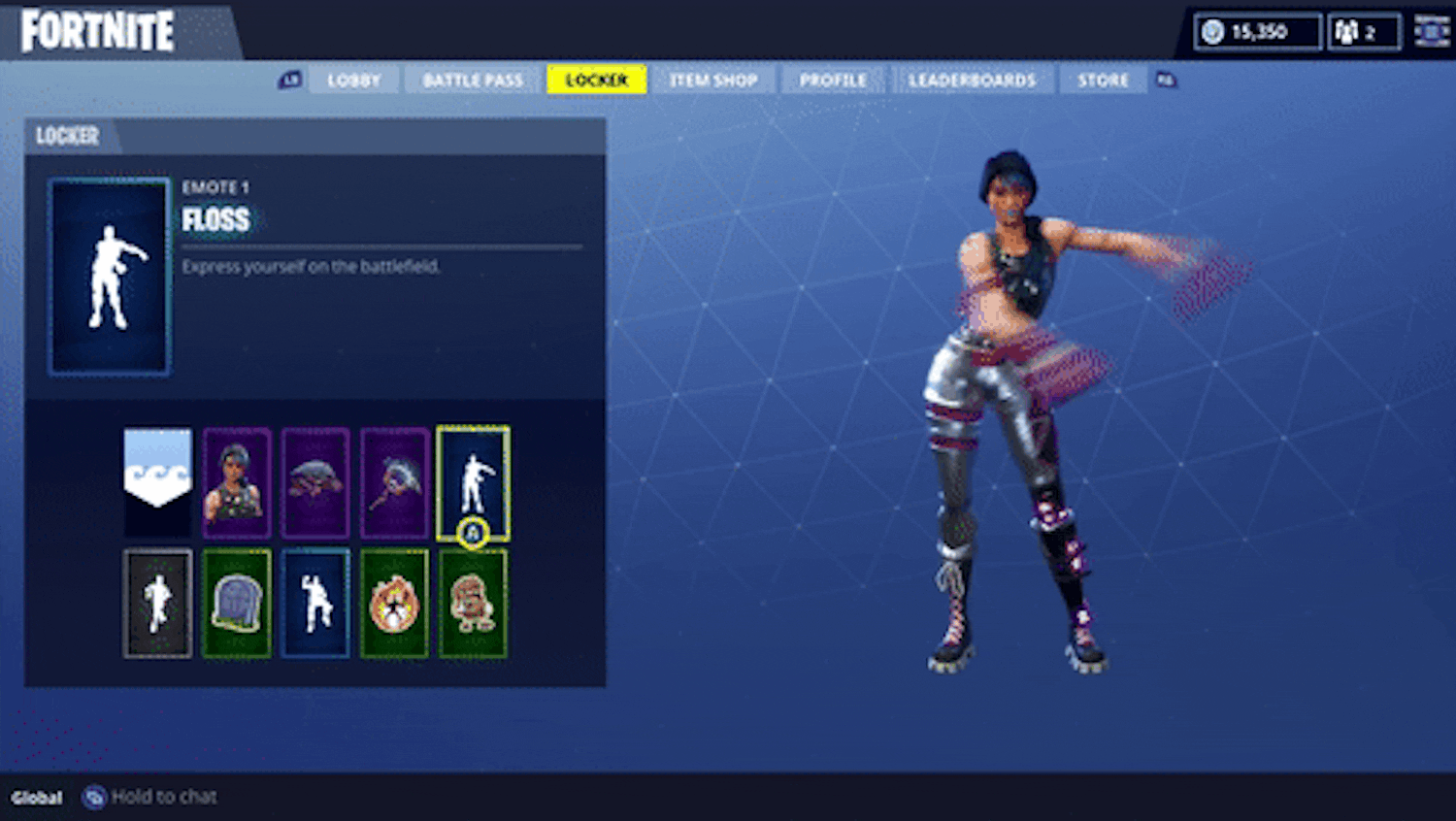Open the harvesting pickaxe slot

(x=393, y=480)
